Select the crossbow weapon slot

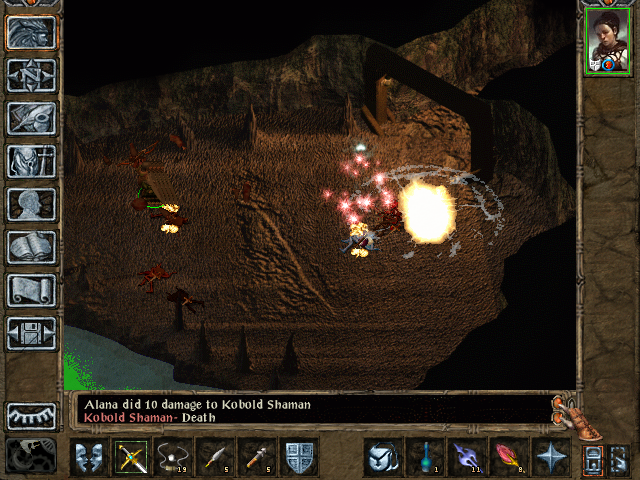130,457
